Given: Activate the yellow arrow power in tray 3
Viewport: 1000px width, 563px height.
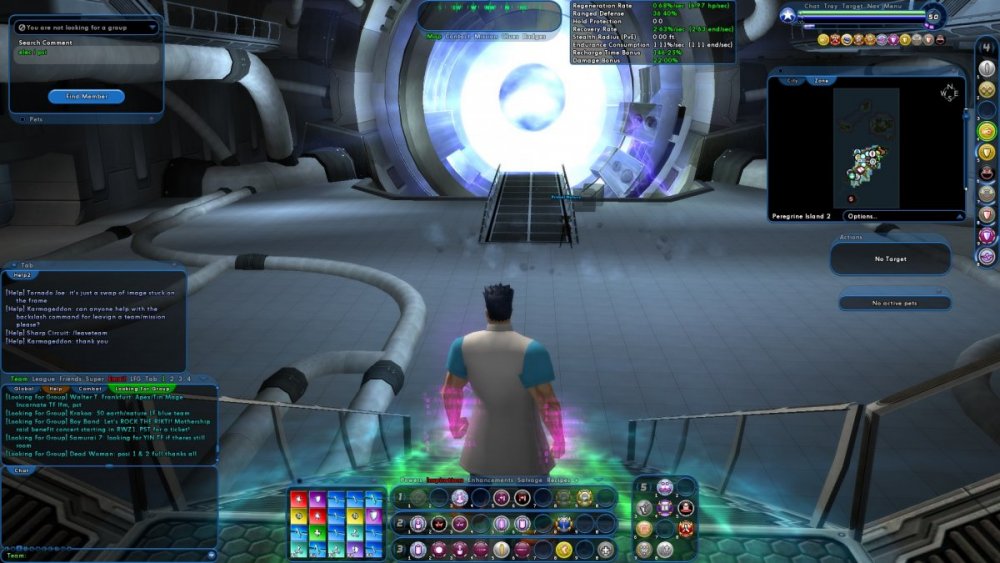Looking at the screenshot, I should point(564,549).
